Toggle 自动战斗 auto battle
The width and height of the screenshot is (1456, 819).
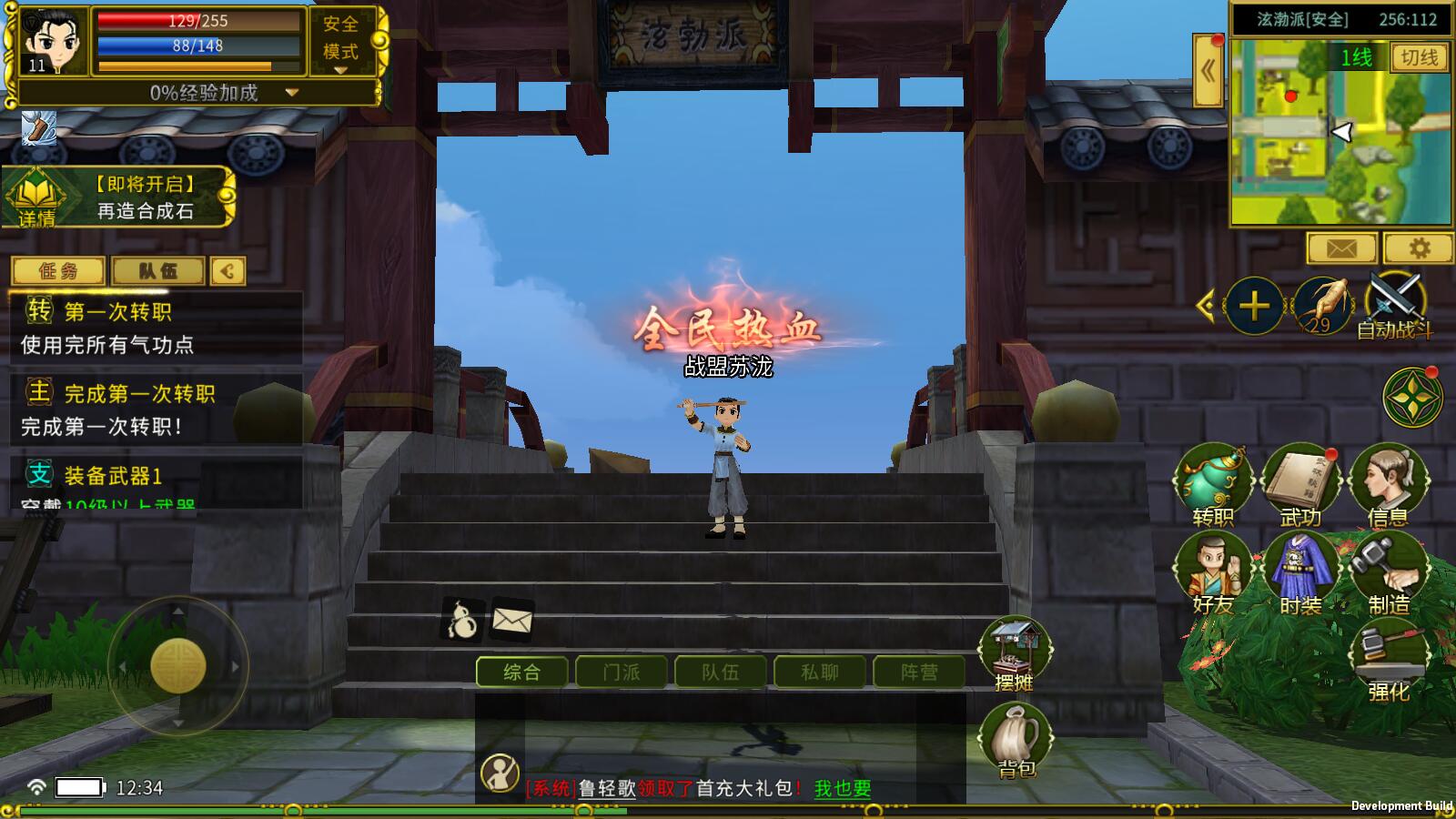(1394, 305)
